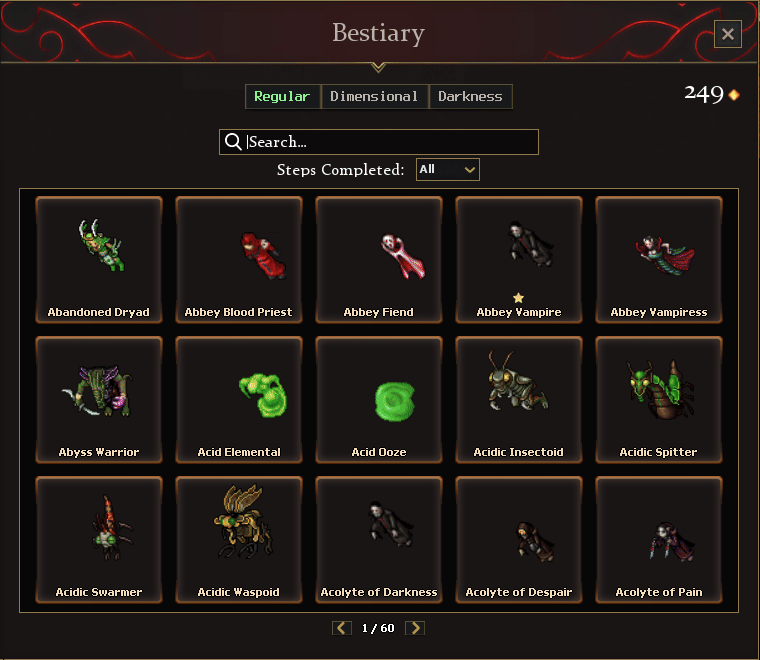
Task: Choose the Acolyte of Pain card
Action: click(659, 539)
